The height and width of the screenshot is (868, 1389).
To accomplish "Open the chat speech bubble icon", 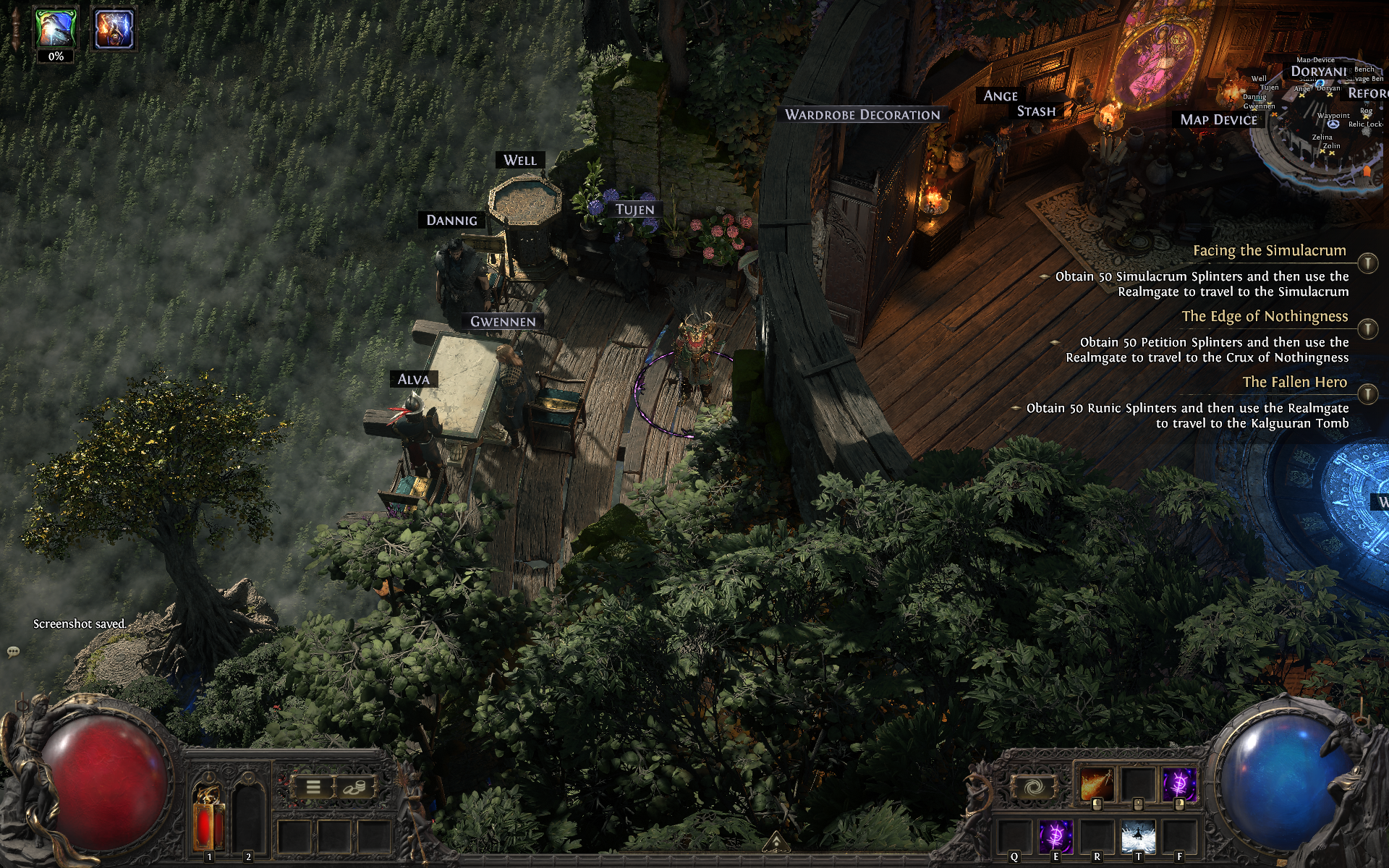I will pos(13,652).
